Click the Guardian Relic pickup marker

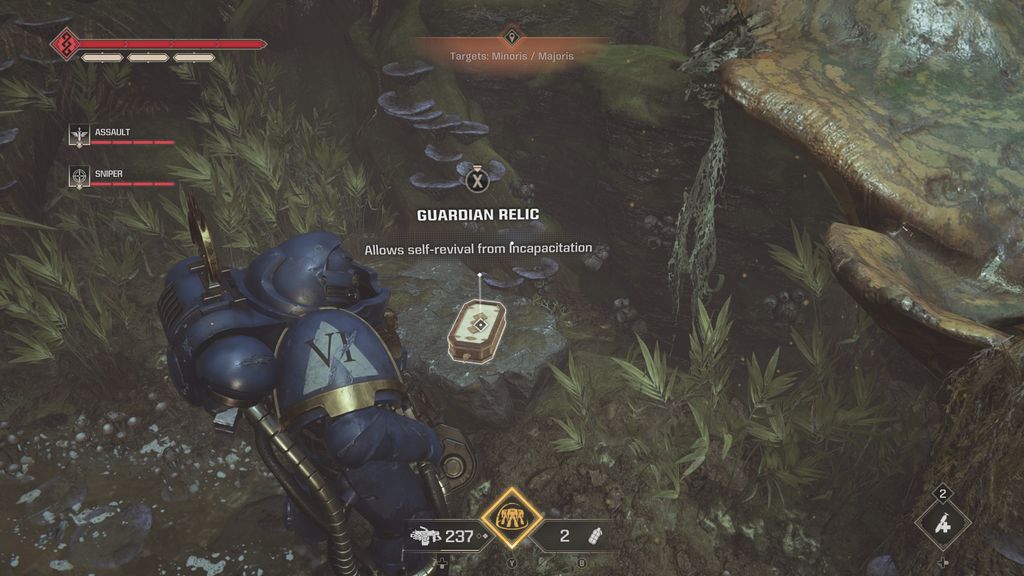pos(476,328)
